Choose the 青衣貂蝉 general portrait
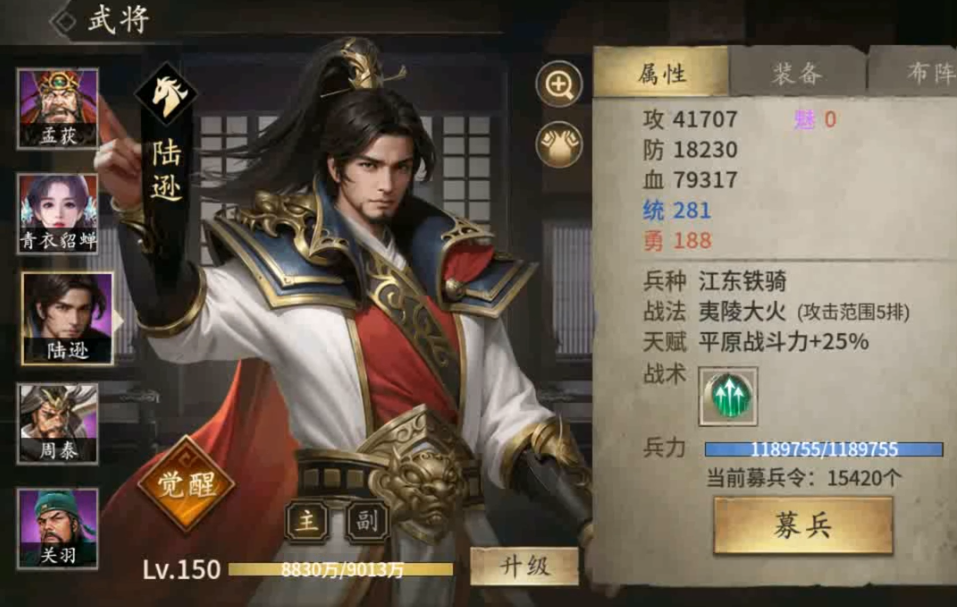Image resolution: width=957 pixels, height=607 pixels. [57, 213]
